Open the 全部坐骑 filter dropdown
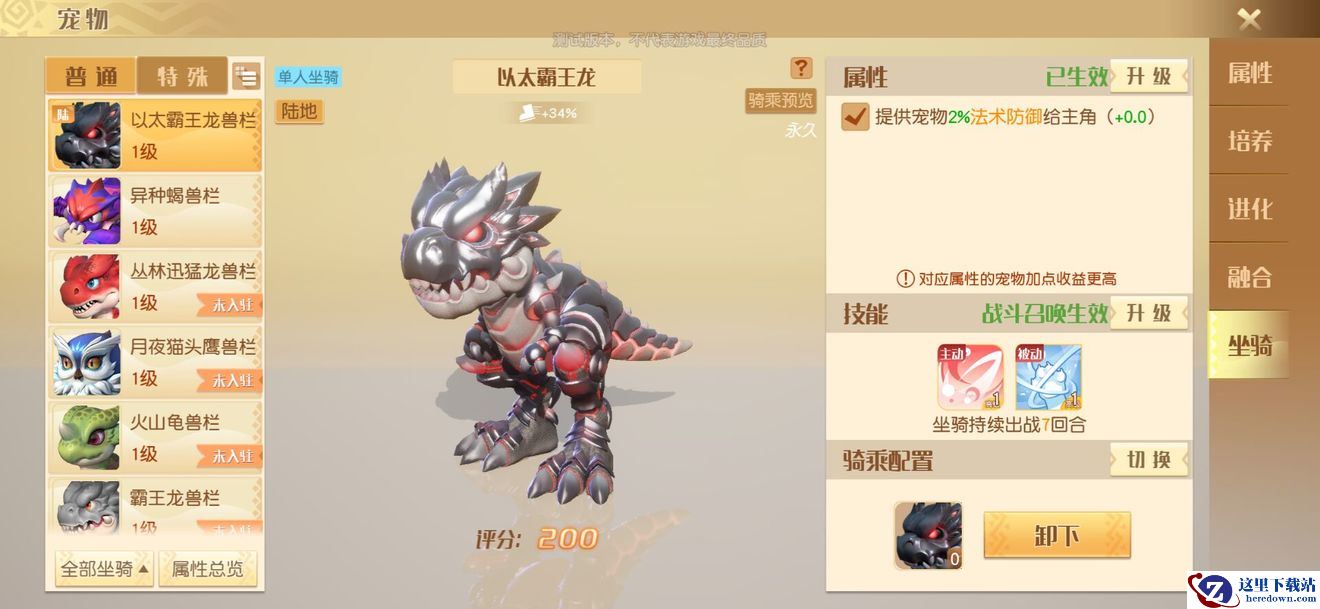 point(104,569)
